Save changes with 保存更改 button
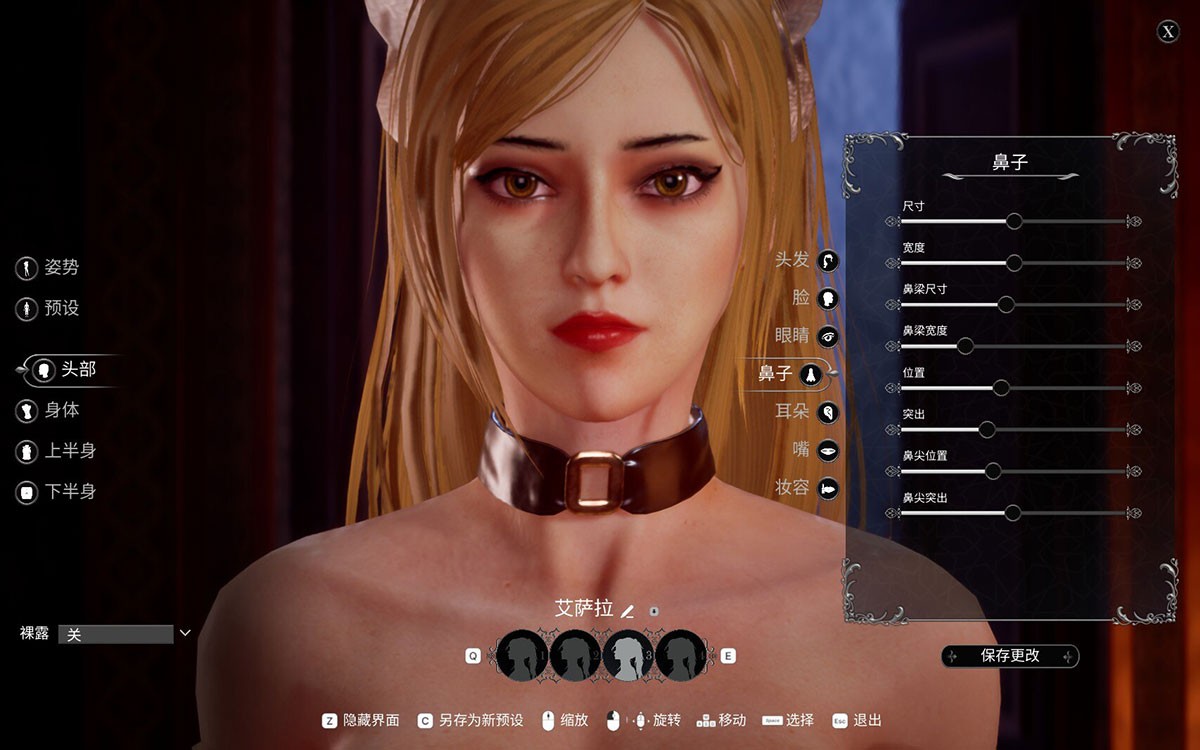1200x750 pixels. click(x=1010, y=656)
